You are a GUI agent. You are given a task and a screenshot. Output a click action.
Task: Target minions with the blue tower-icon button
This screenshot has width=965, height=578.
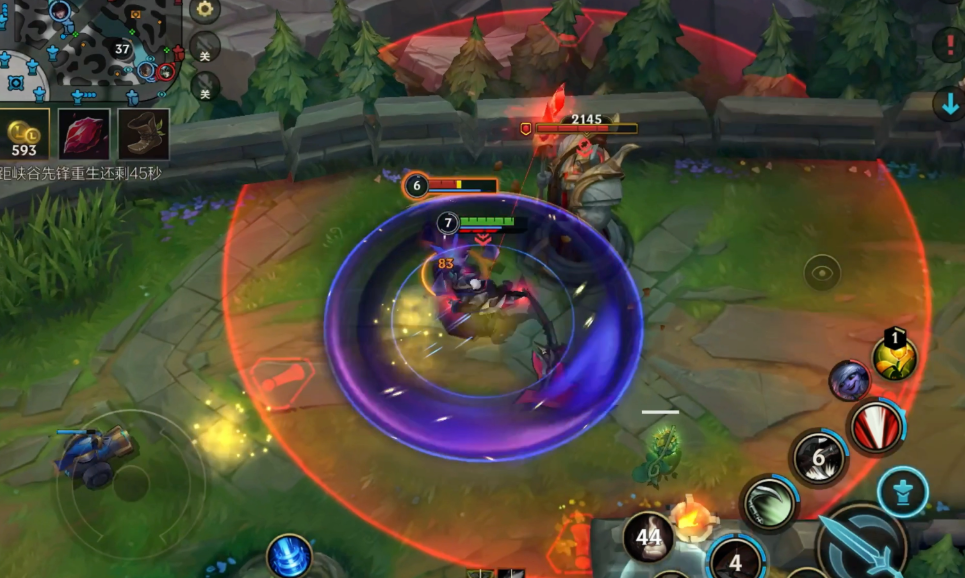coord(903,491)
